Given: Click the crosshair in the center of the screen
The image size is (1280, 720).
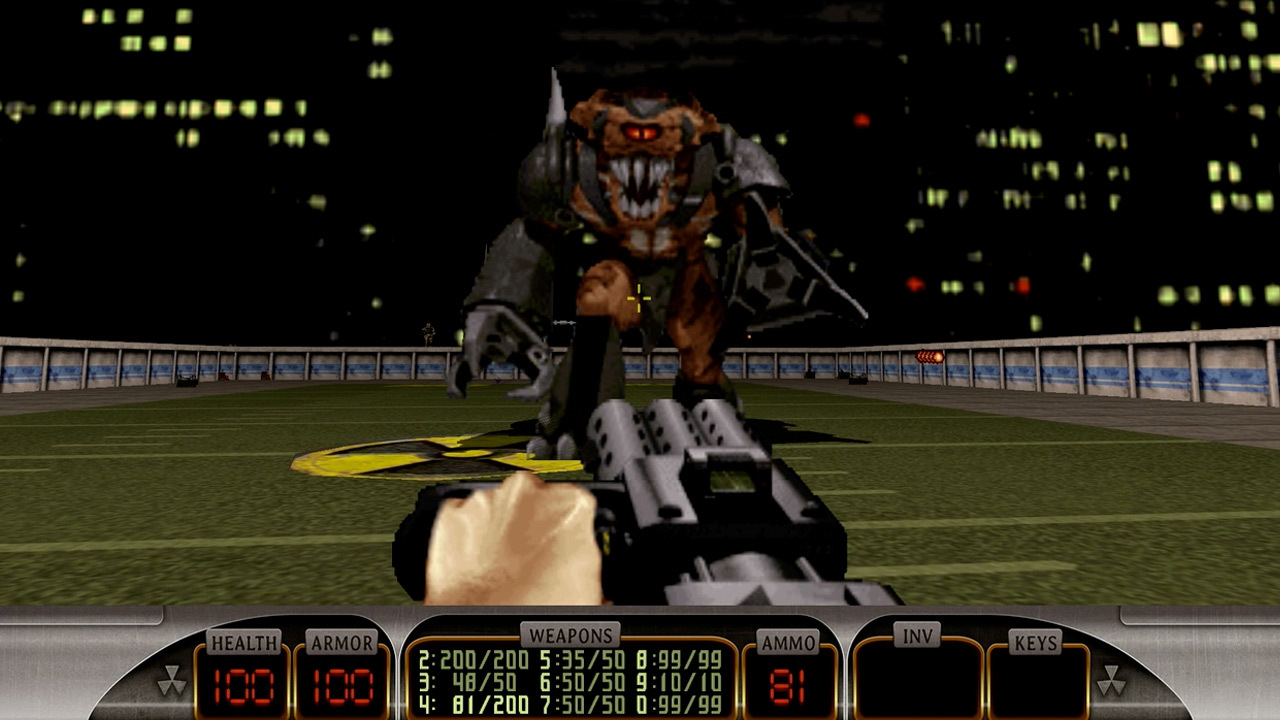Looking at the screenshot, I should tap(640, 298).
